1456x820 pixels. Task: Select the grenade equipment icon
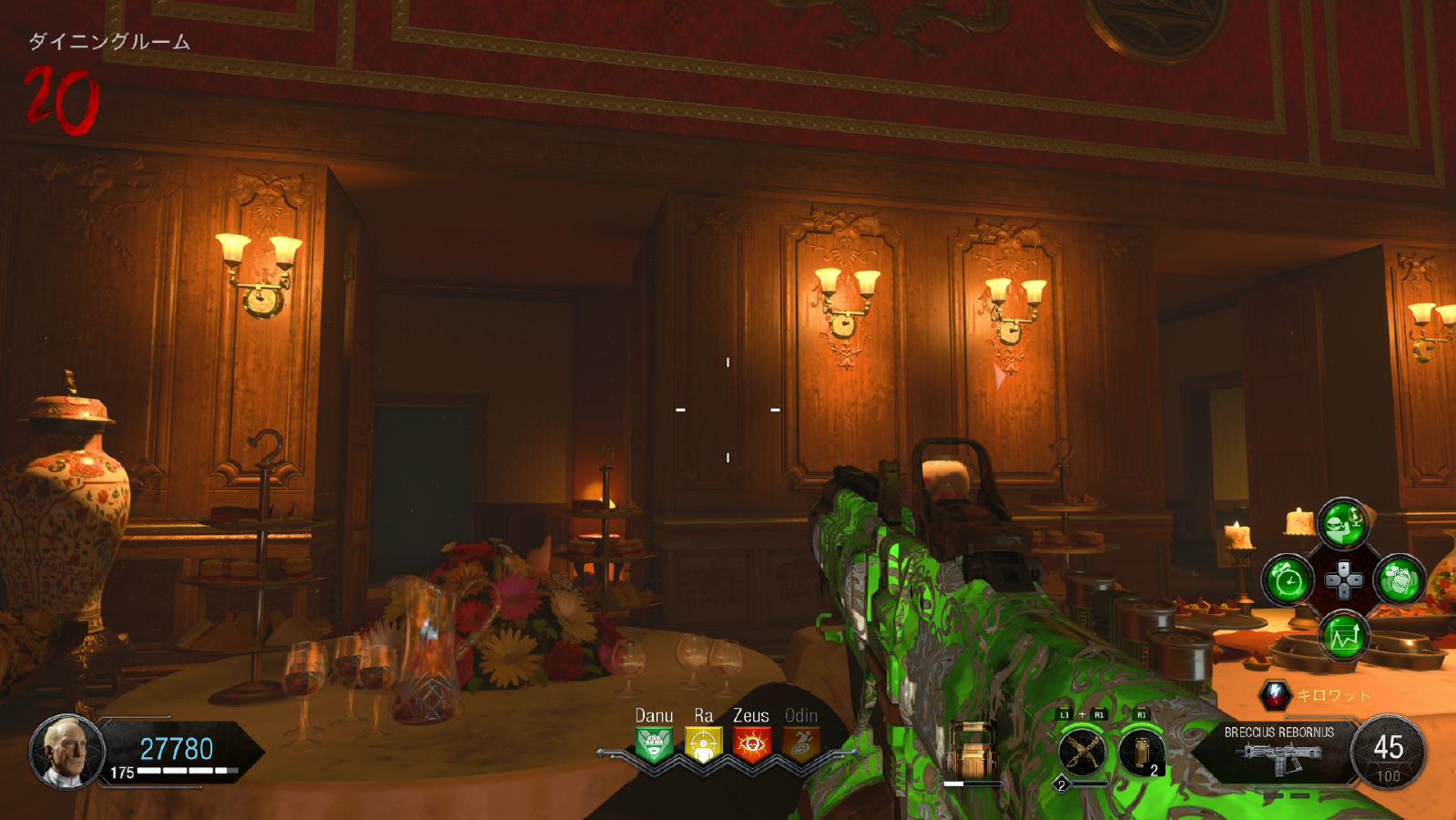pyautogui.click(x=1142, y=752)
